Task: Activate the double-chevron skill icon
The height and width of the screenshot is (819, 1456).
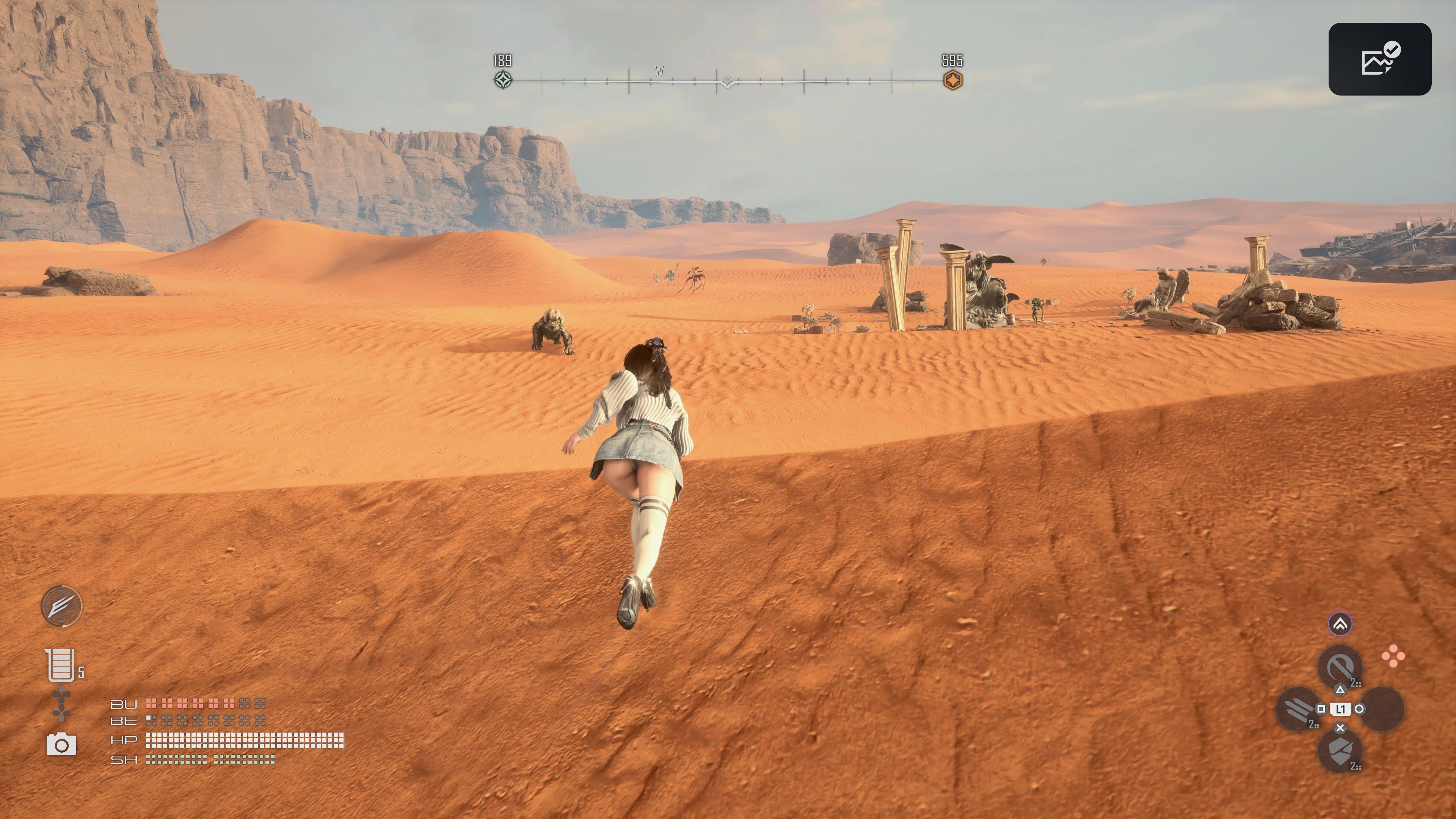Action: click(1340, 624)
